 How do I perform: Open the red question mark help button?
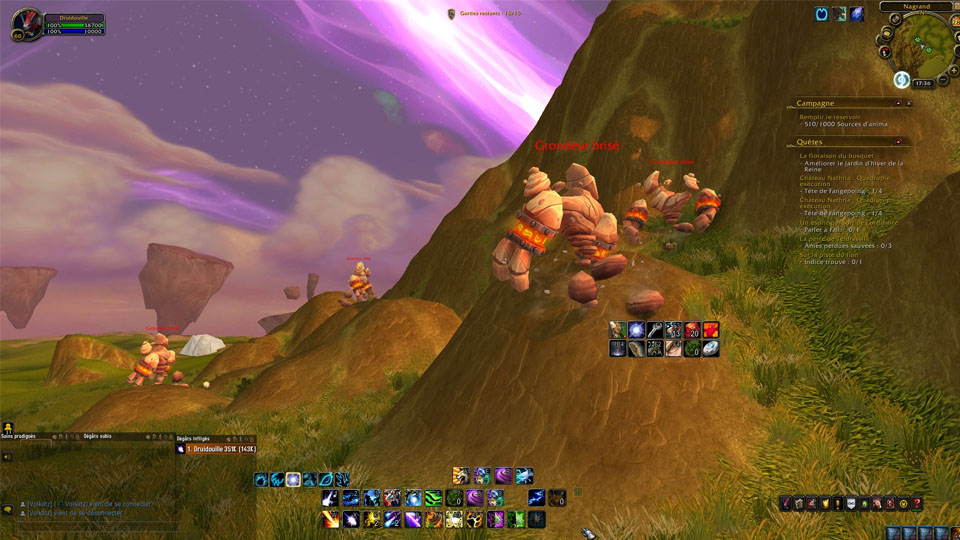[917, 503]
